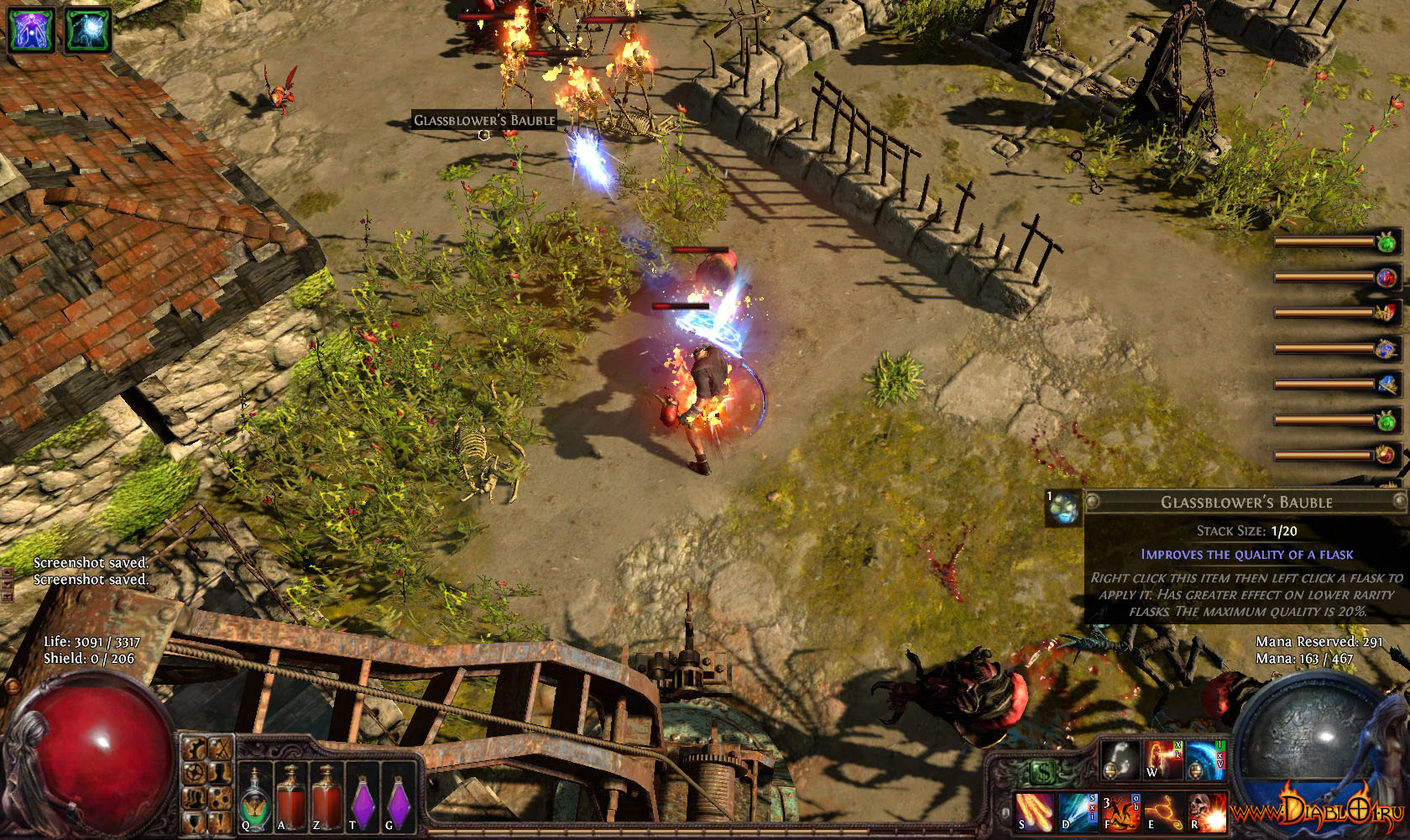Pick up the Glassblower's Bauble item label
Image resolution: width=1410 pixels, height=840 pixels.
click(x=484, y=121)
